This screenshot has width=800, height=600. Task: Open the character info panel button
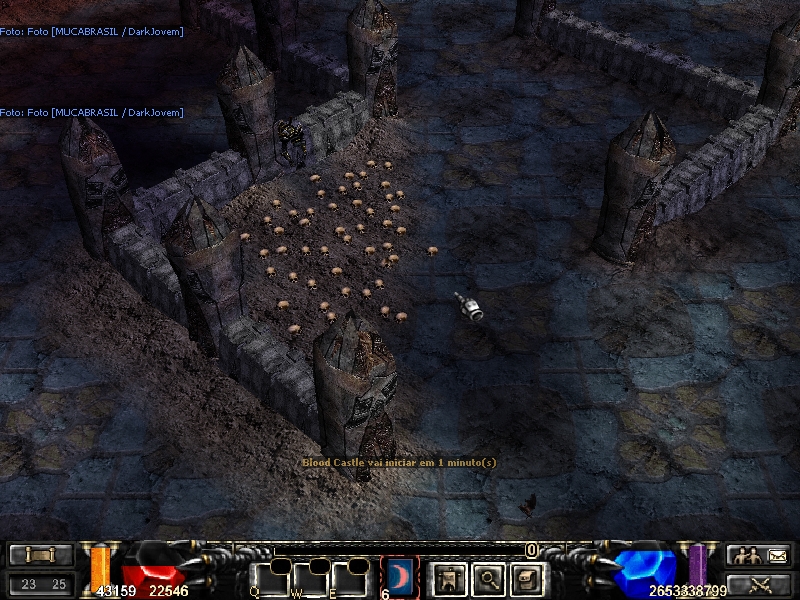pos(448,577)
